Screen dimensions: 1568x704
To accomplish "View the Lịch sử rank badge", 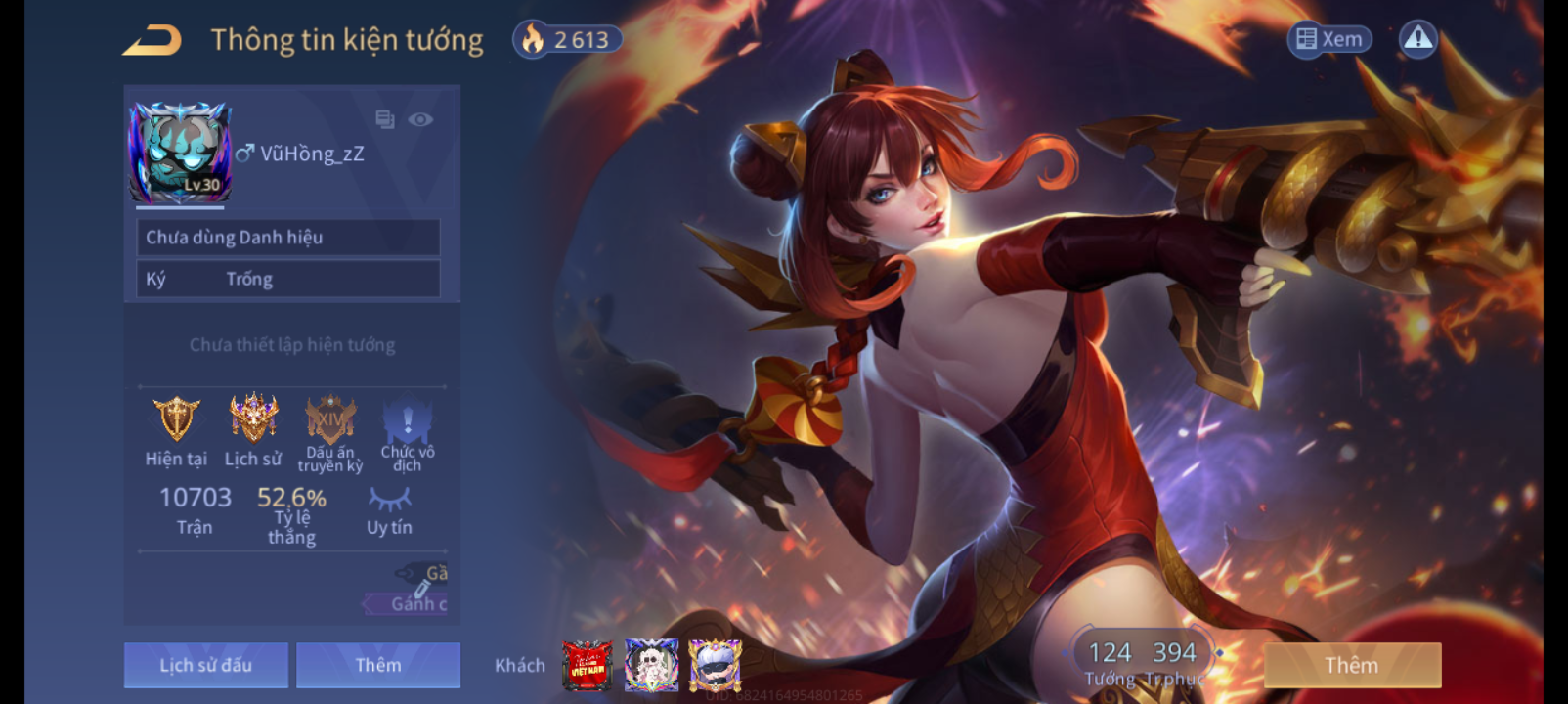I will 253,418.
